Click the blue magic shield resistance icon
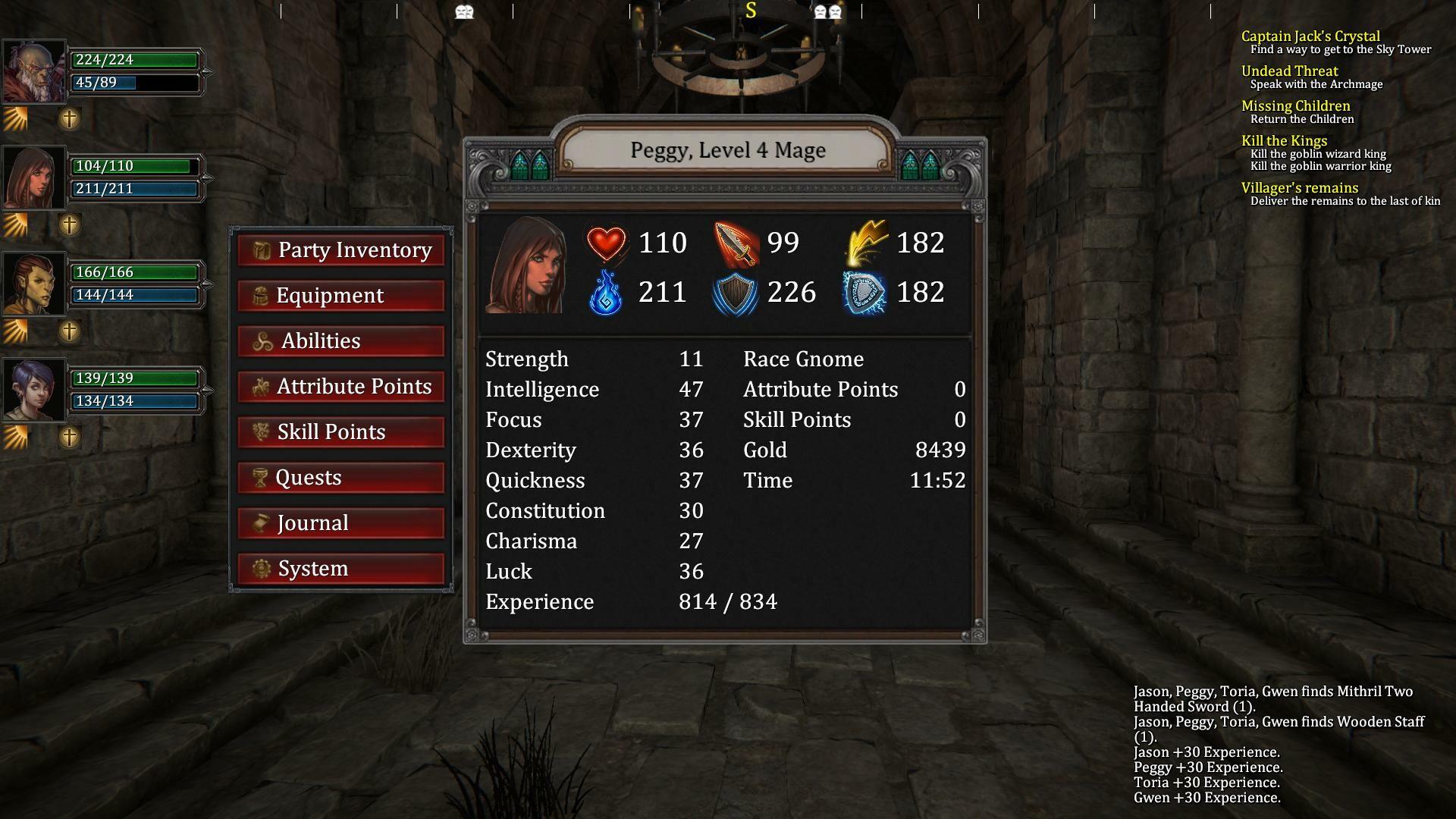This screenshot has width=1456, height=819. tap(864, 293)
